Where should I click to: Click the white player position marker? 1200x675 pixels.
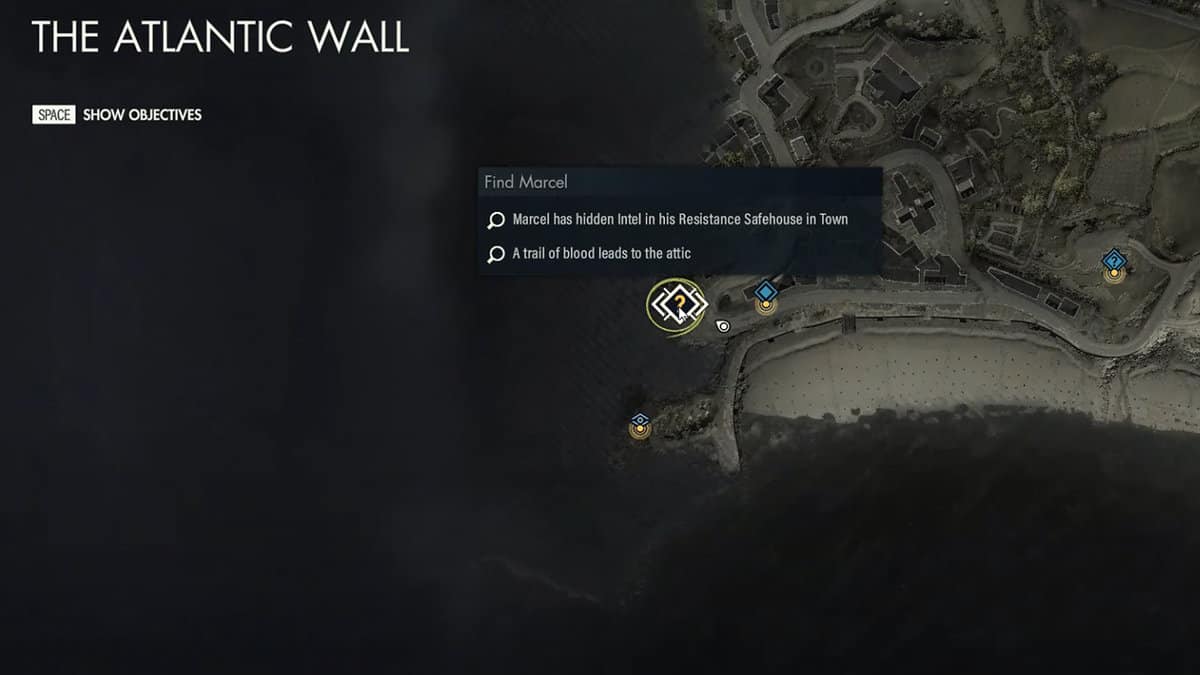point(723,325)
